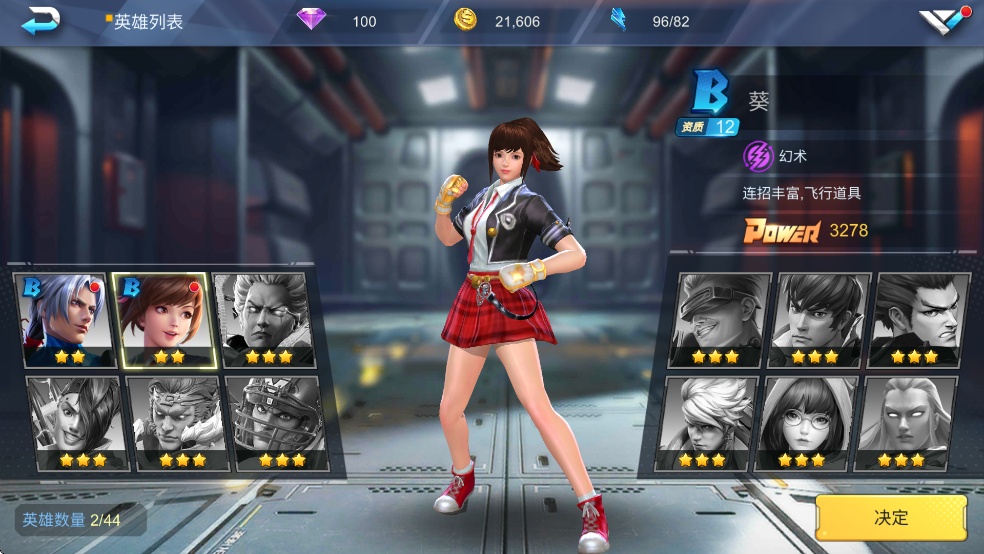Pick the long-haired blank-eyed hero portrait
Screen dimensions: 984x554
[906, 423]
